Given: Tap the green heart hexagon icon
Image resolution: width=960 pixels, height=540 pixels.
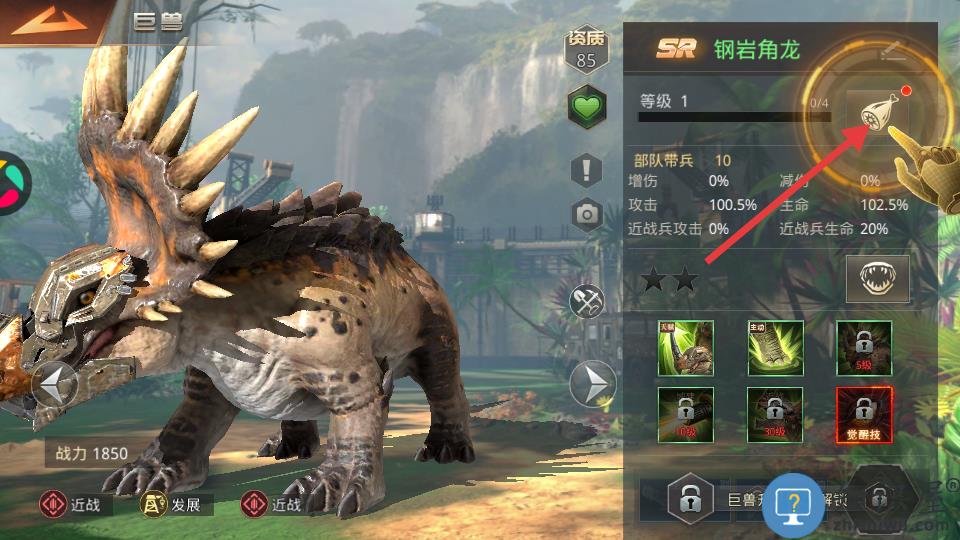Looking at the screenshot, I should point(587,107).
